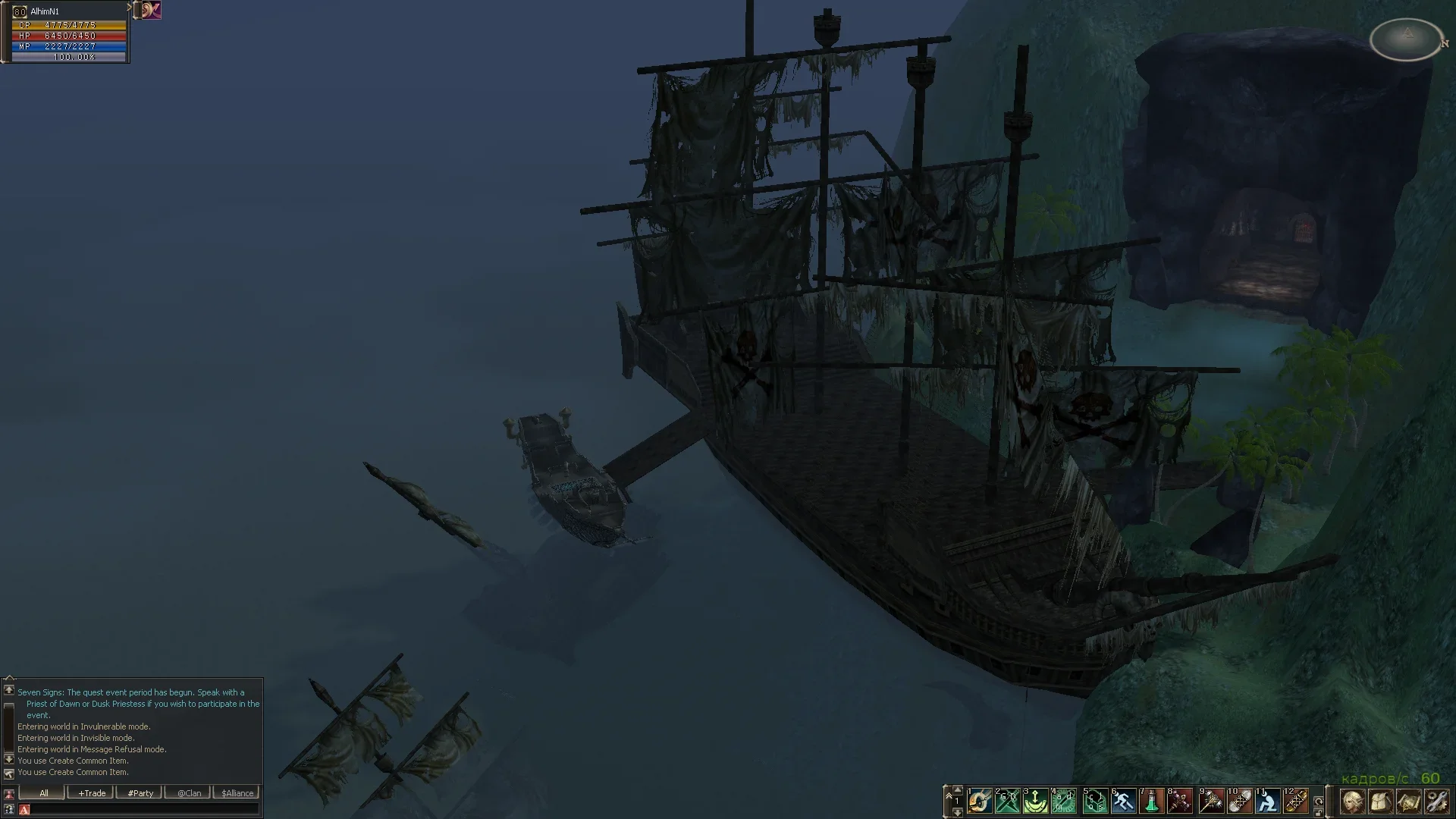Switch to the next hotbar page
Viewport: 1456px width, 819px height.
click(x=957, y=812)
